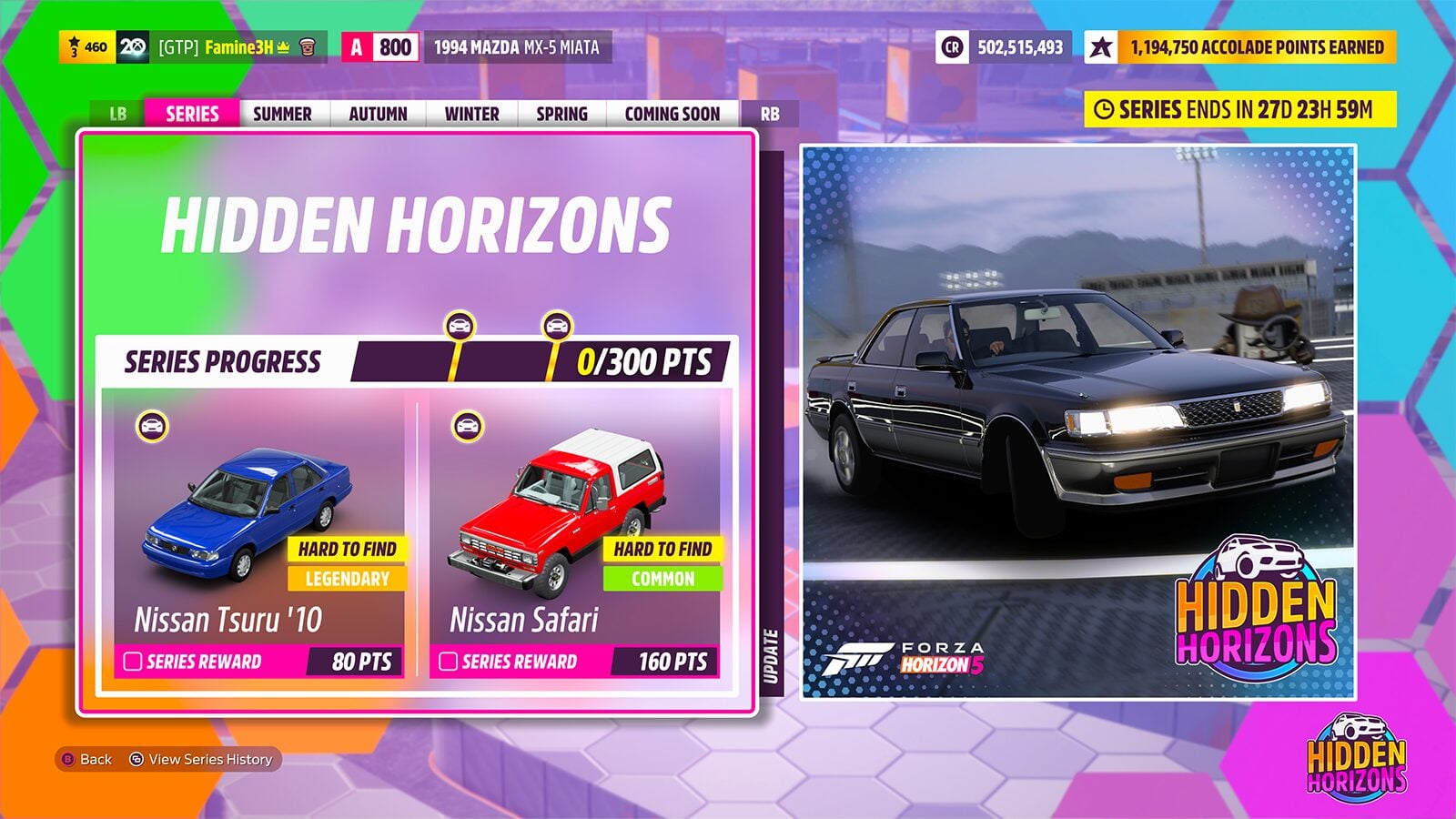Switch to the Series tab
The width and height of the screenshot is (1456, 819).
[x=192, y=114]
